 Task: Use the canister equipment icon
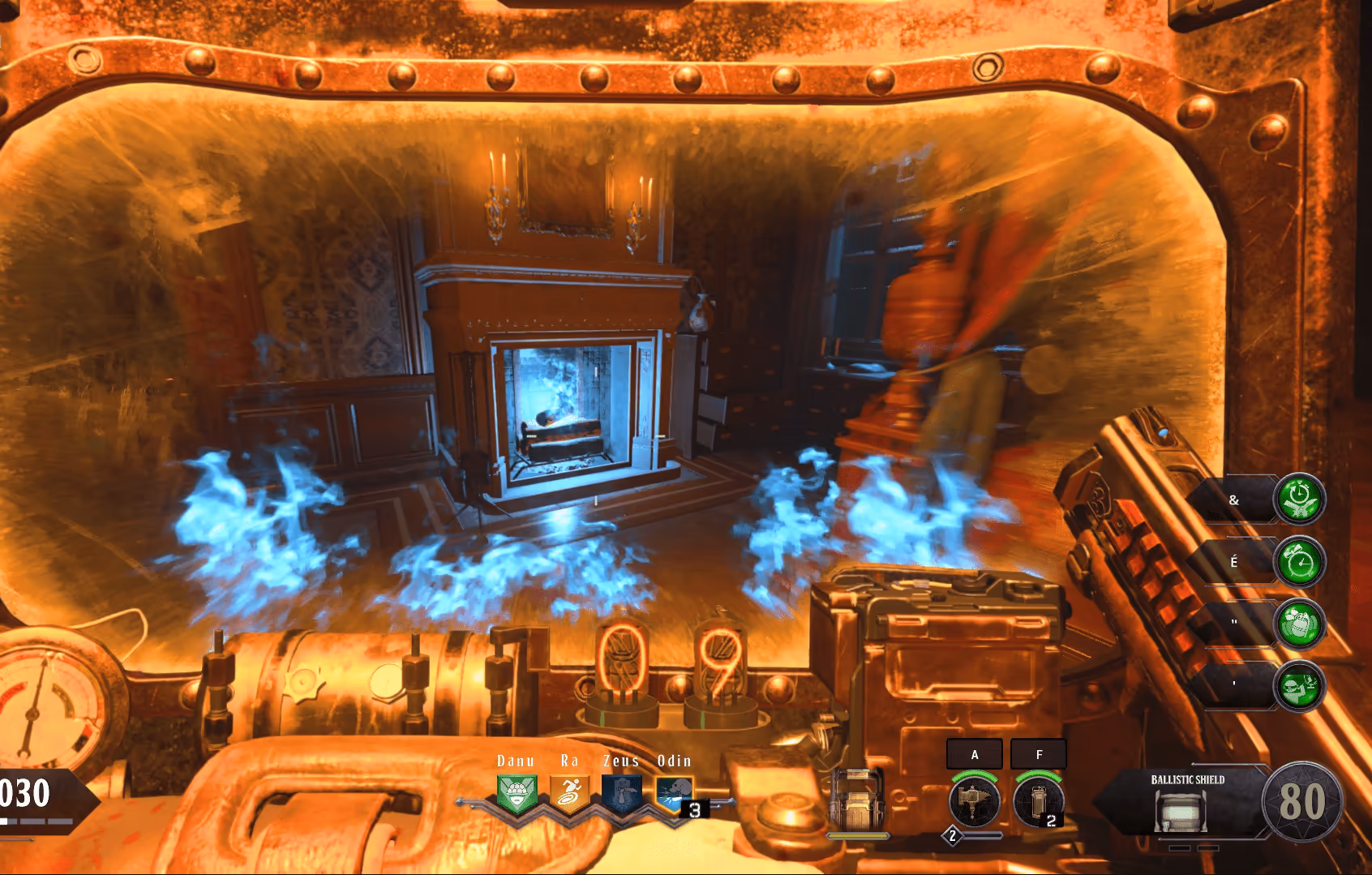point(1039,800)
